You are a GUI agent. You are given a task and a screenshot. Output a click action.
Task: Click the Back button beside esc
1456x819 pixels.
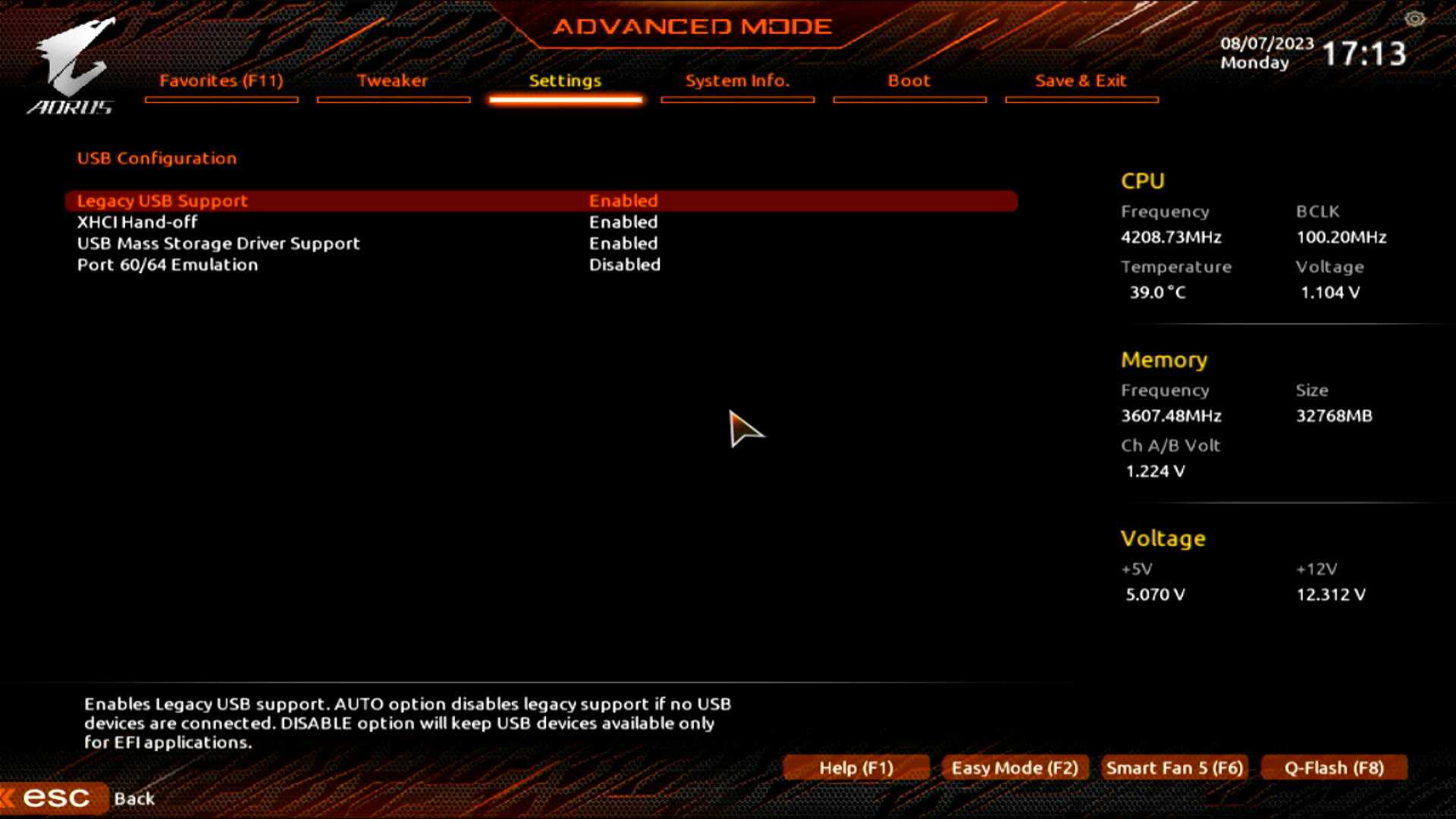tap(134, 799)
